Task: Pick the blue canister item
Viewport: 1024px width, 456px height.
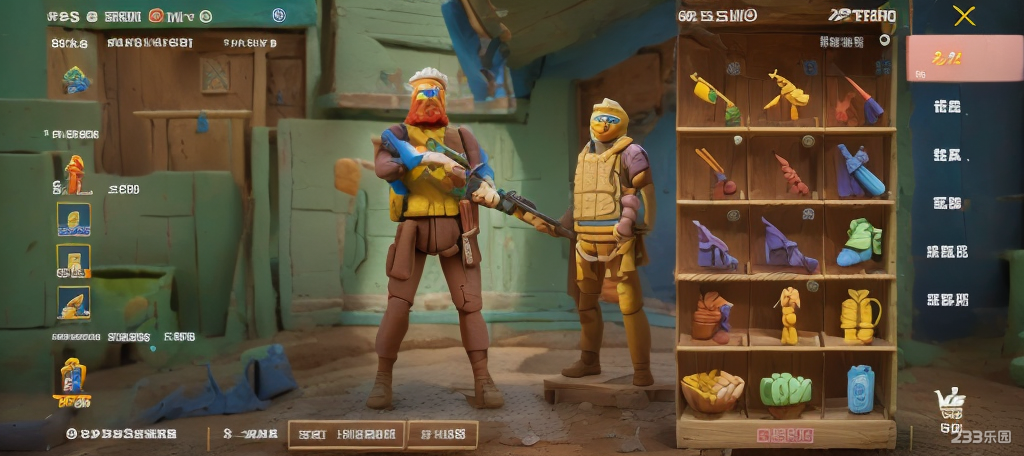Action: click(x=860, y=388)
